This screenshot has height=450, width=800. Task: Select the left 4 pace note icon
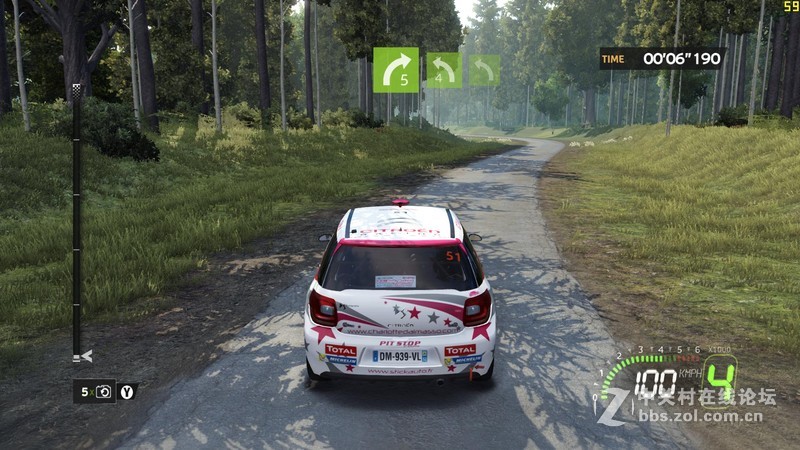tap(444, 70)
